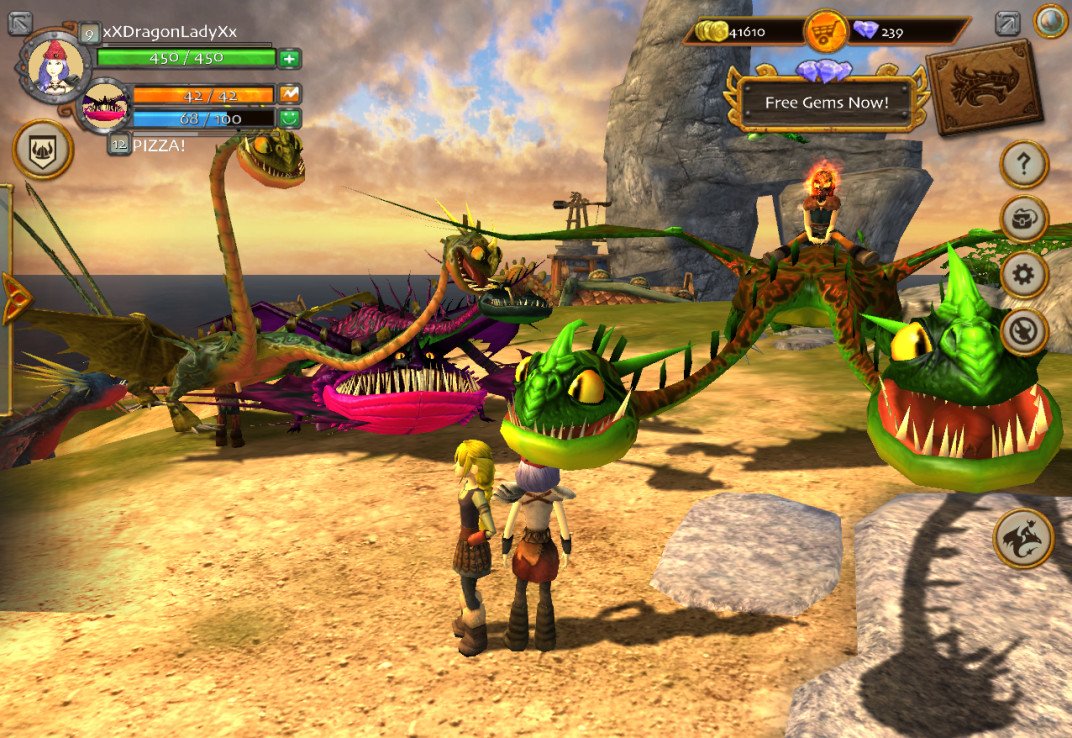This screenshot has width=1072, height=738.
Task: Open the backpack inventory button
Action: click(x=1024, y=219)
